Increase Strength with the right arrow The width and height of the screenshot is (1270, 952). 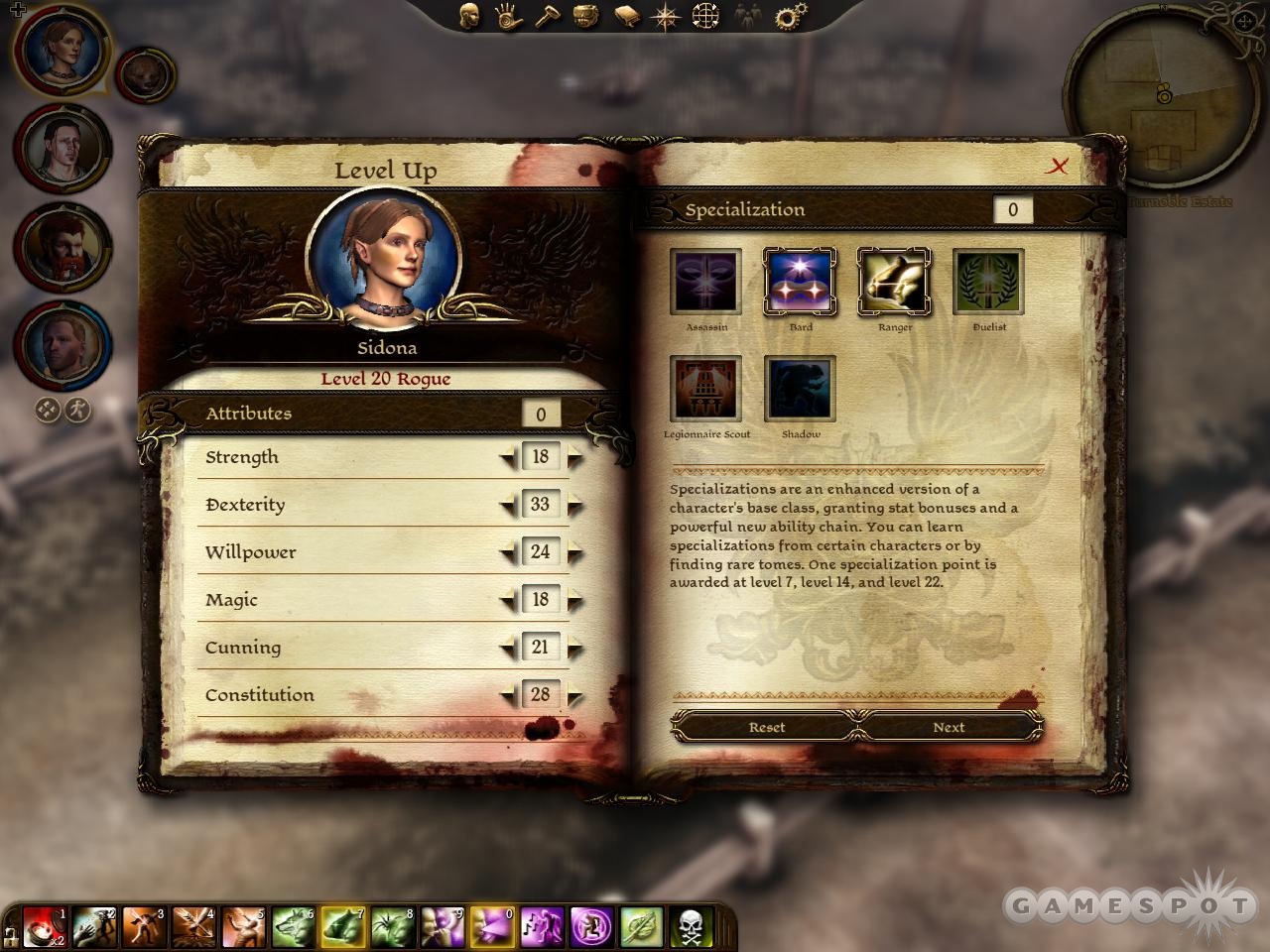pyautogui.click(x=574, y=458)
